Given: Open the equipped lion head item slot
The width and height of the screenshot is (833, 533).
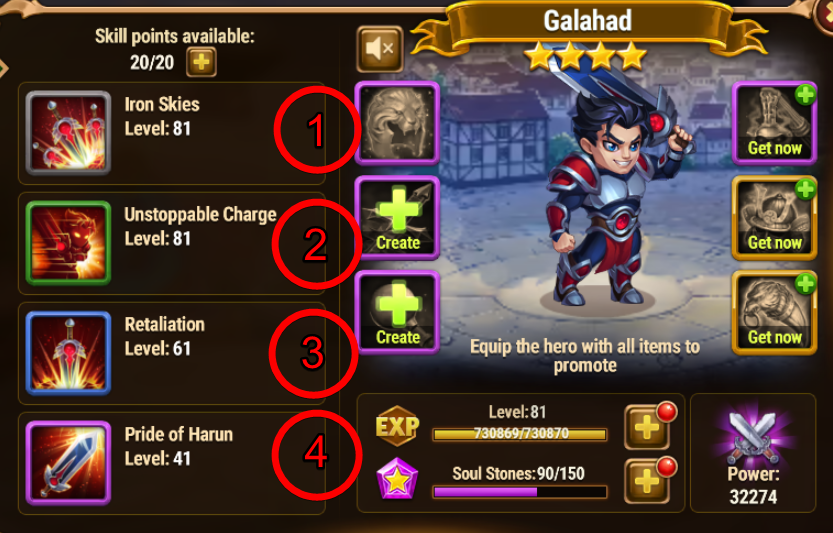Looking at the screenshot, I should click(397, 123).
